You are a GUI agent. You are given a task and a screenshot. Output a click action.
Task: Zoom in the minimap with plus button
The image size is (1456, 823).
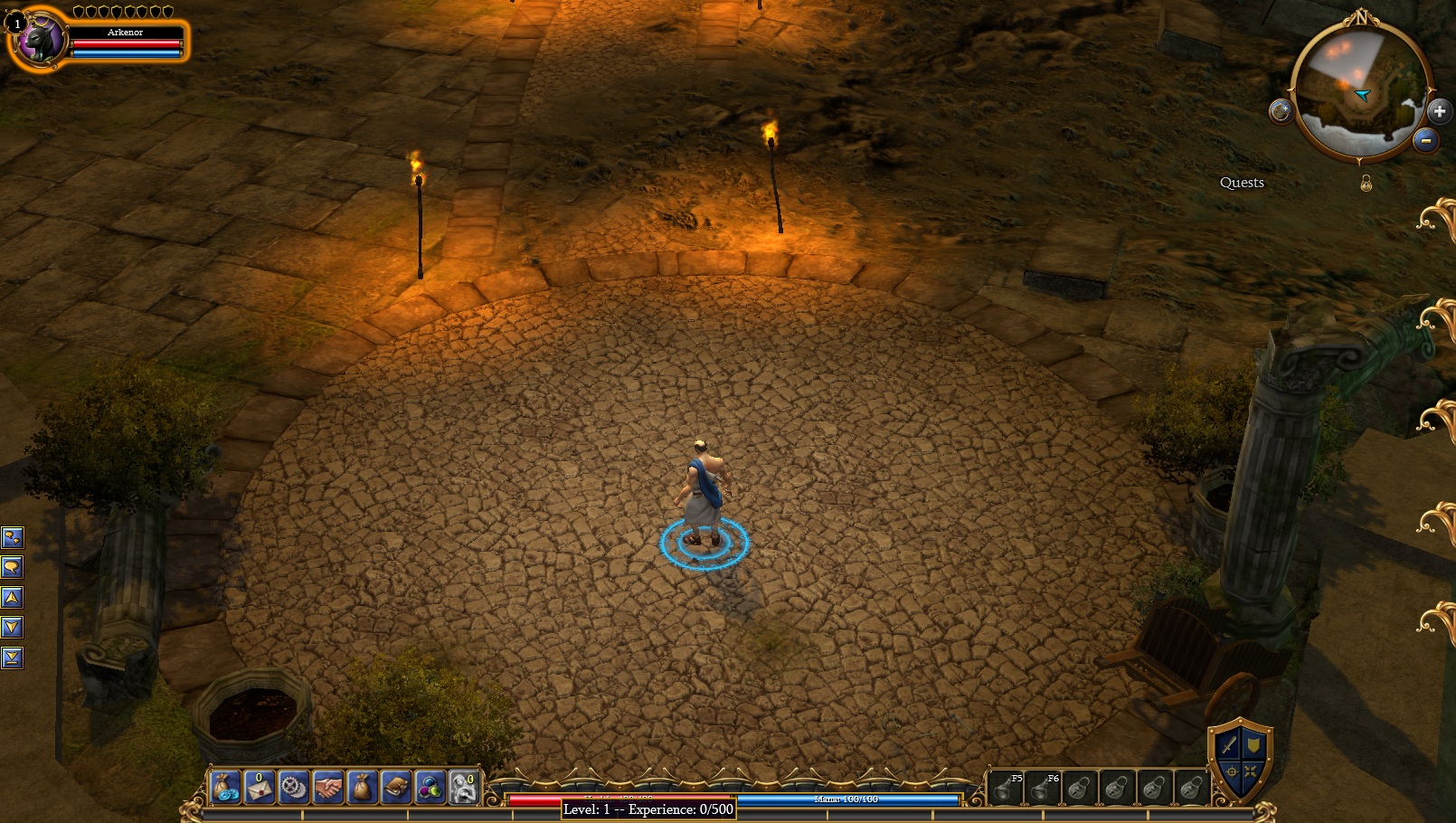coord(1439,111)
